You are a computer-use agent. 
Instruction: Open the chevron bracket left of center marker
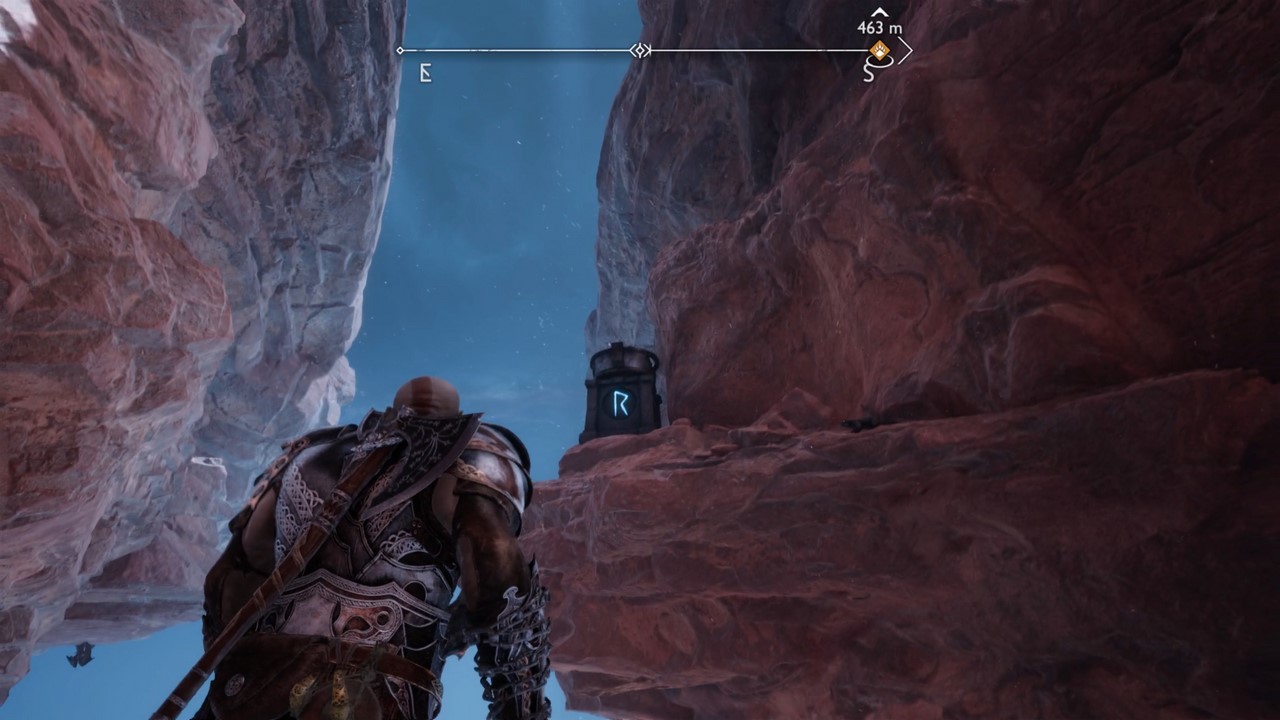coord(633,50)
